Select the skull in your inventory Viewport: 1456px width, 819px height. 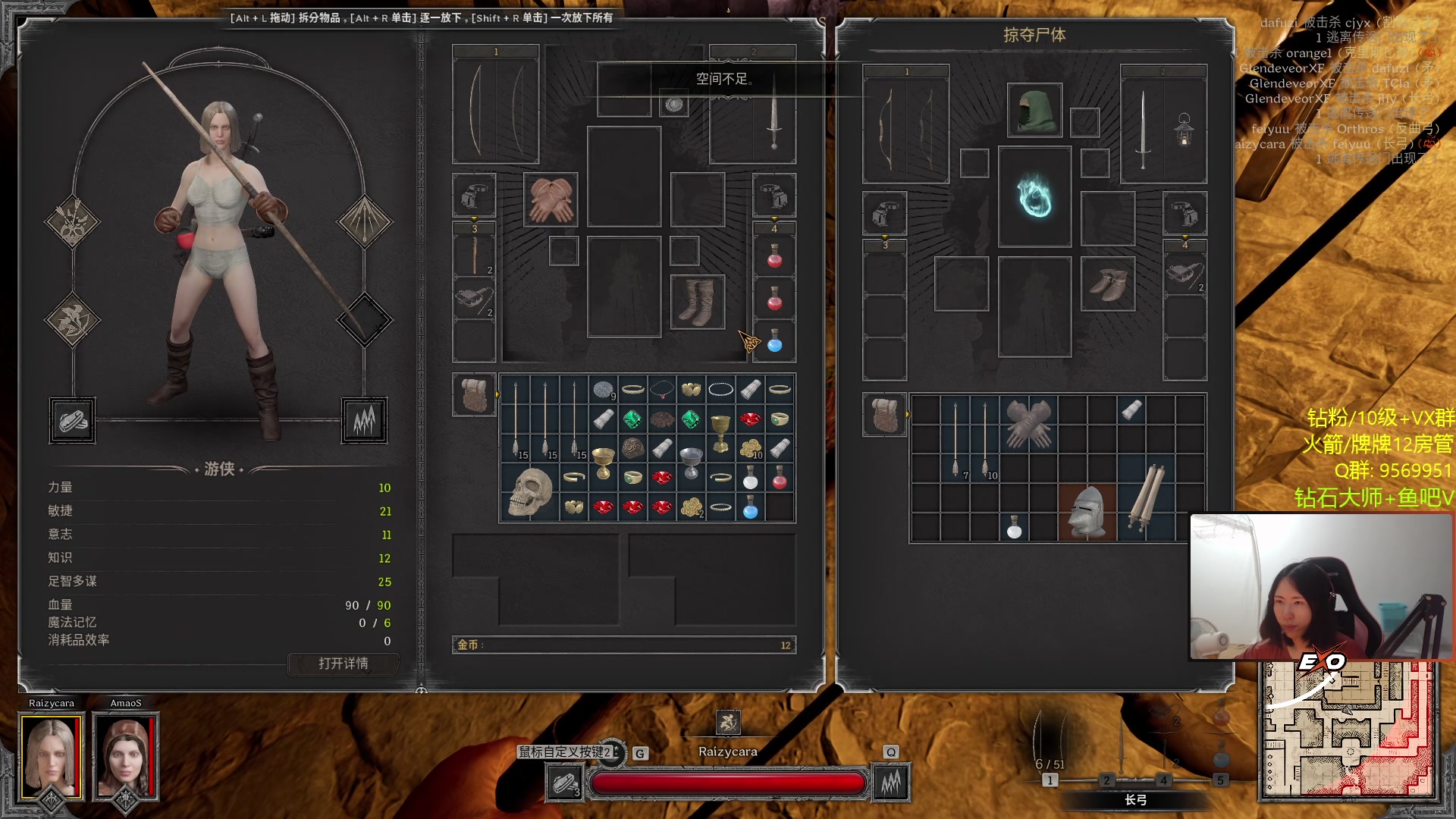[x=529, y=492]
